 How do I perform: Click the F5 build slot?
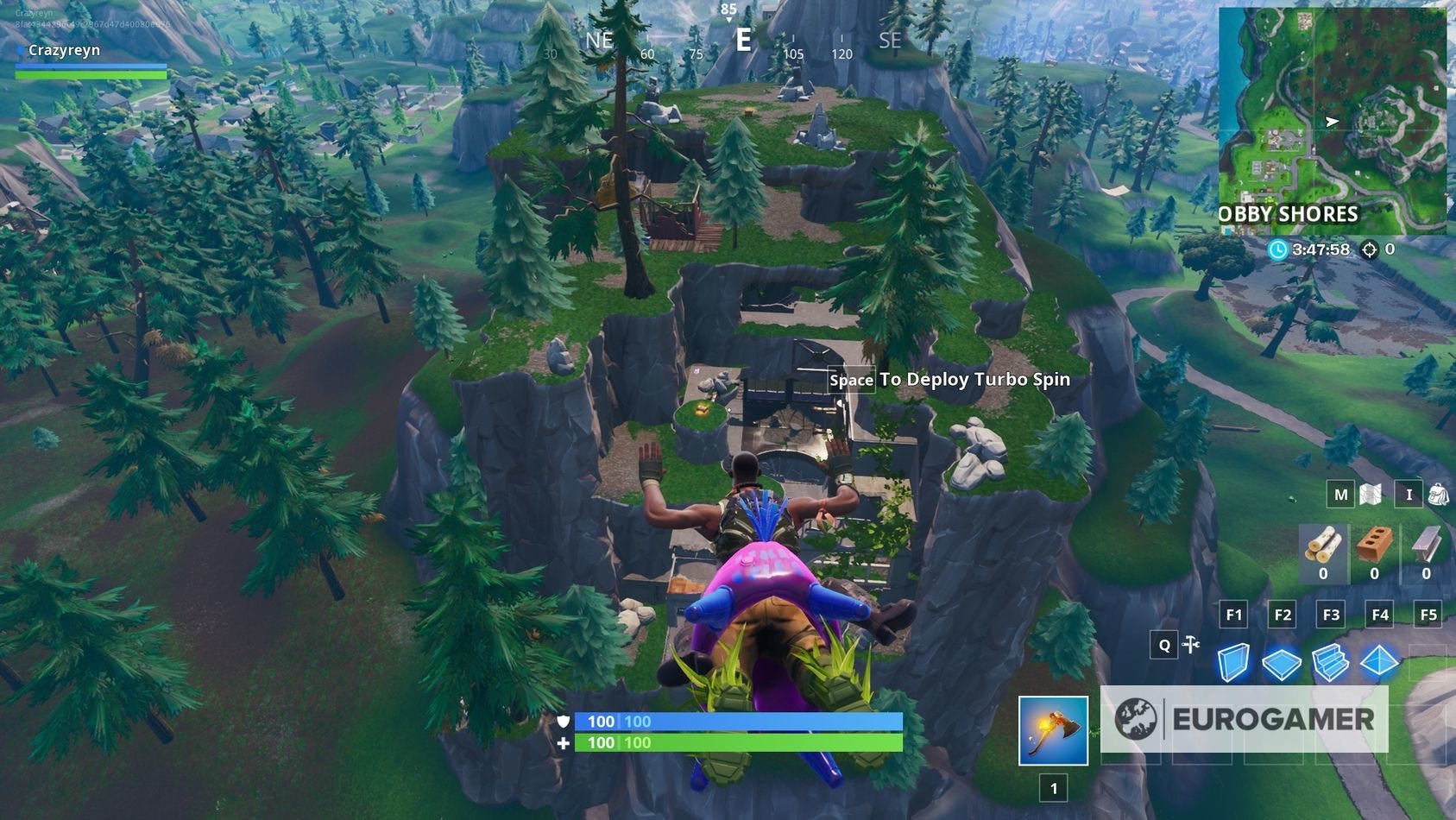(1428, 614)
